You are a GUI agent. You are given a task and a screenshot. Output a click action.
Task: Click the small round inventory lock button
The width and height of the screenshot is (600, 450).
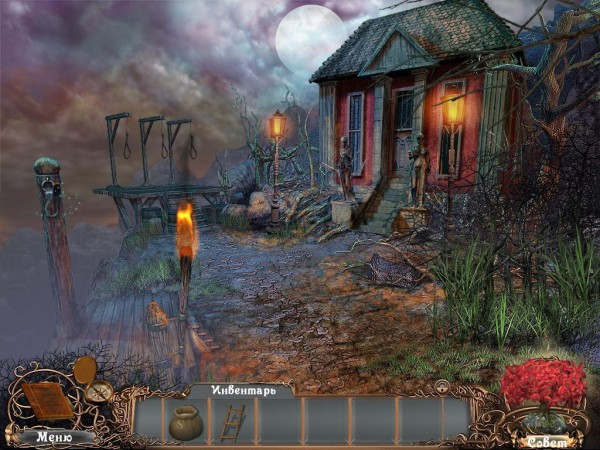[x=440, y=385]
